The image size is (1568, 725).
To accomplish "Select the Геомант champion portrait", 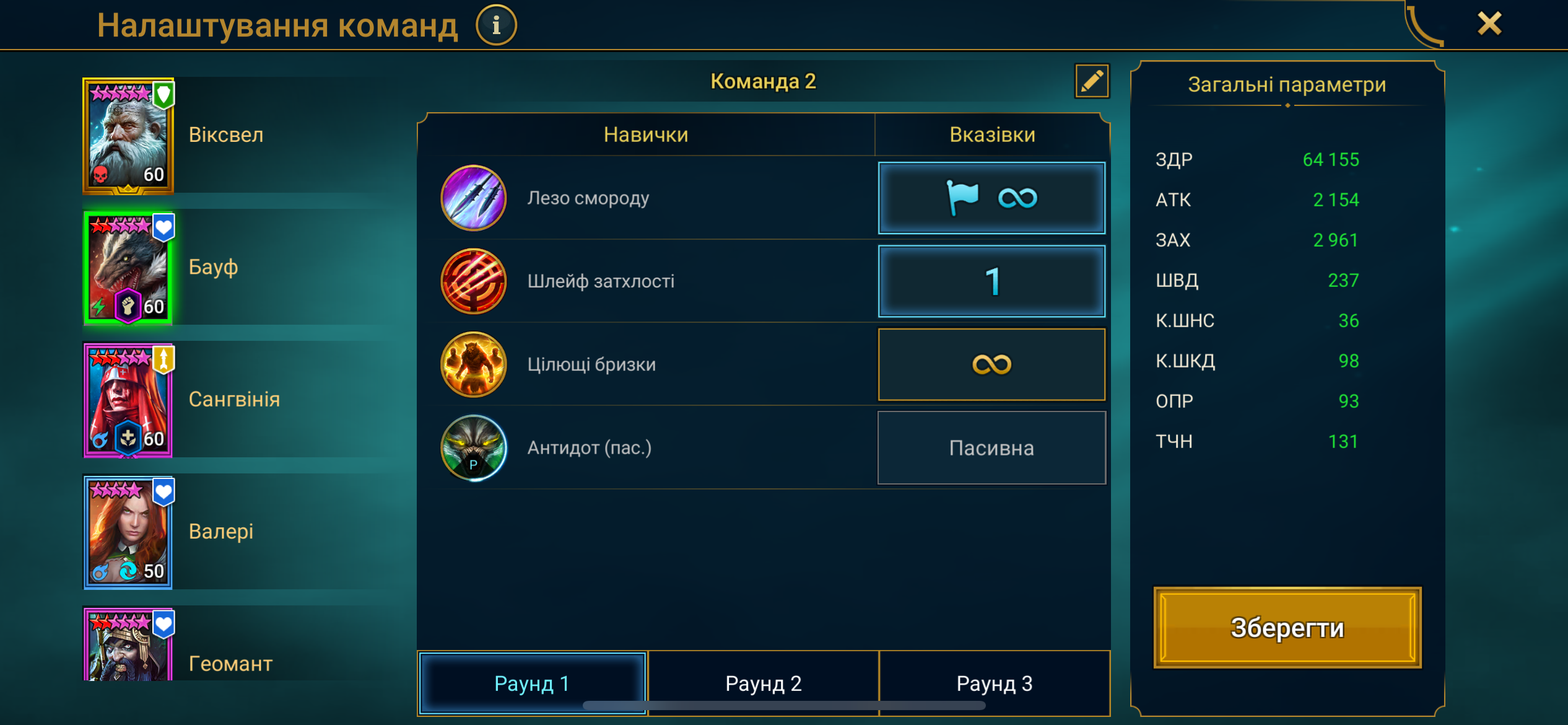I will (128, 646).
